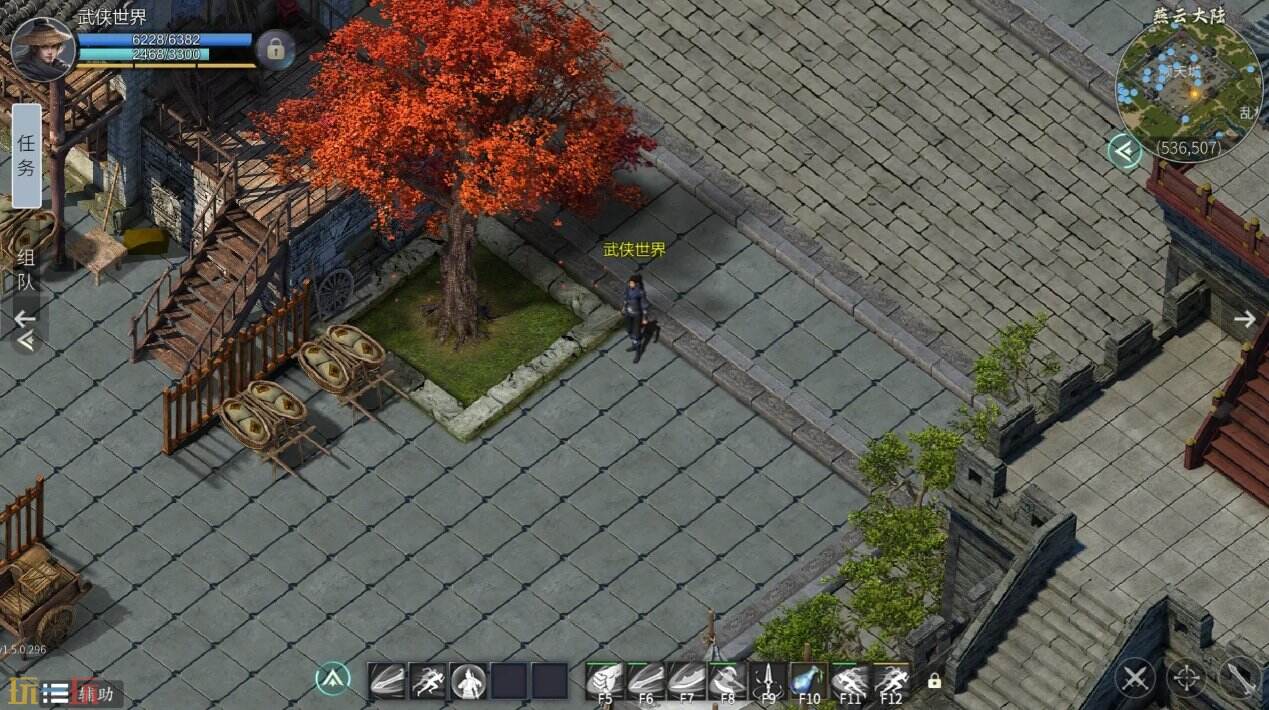Toggle the padlock beside the health bars
The width and height of the screenshot is (1269, 710).
click(x=273, y=49)
